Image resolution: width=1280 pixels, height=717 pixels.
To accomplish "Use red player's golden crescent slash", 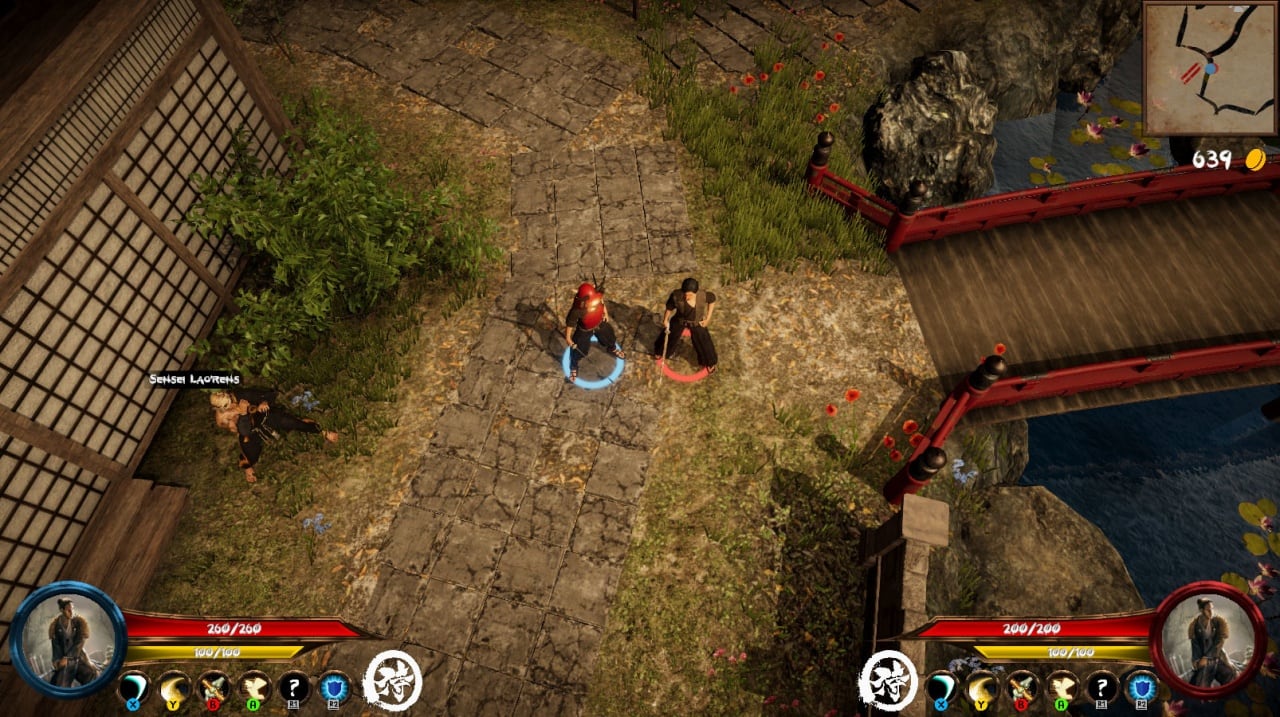I will click(x=982, y=688).
